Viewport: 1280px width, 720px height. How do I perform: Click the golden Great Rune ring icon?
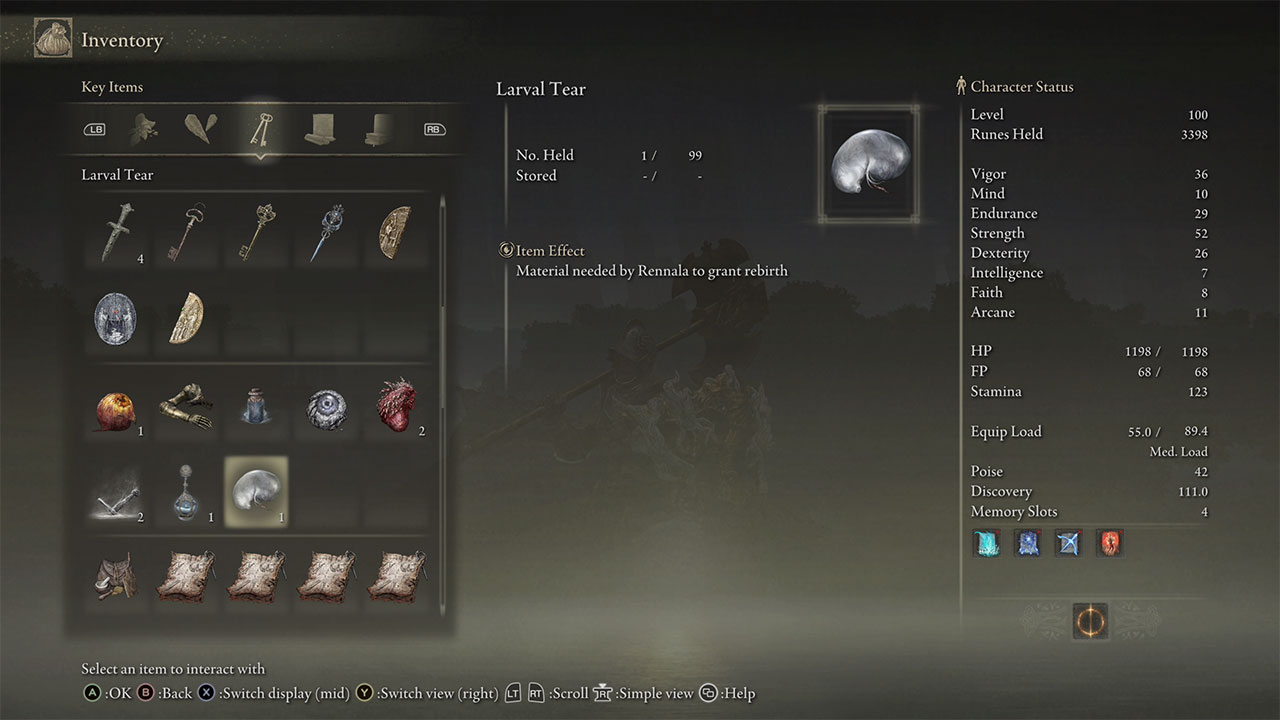click(1089, 620)
